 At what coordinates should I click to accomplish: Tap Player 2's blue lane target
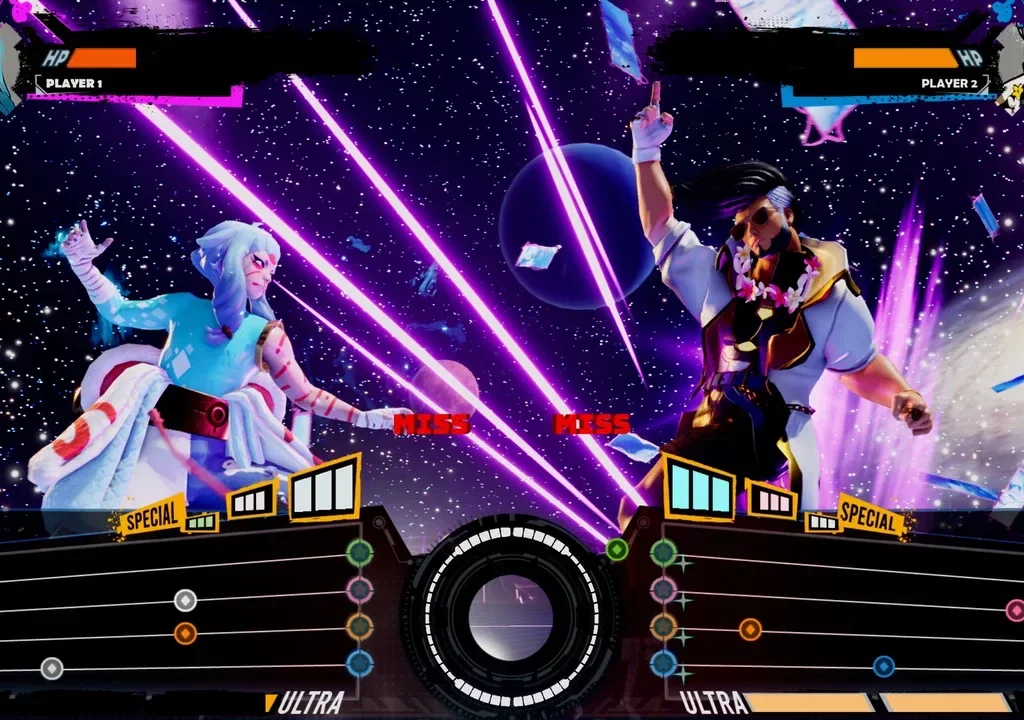tap(663, 663)
